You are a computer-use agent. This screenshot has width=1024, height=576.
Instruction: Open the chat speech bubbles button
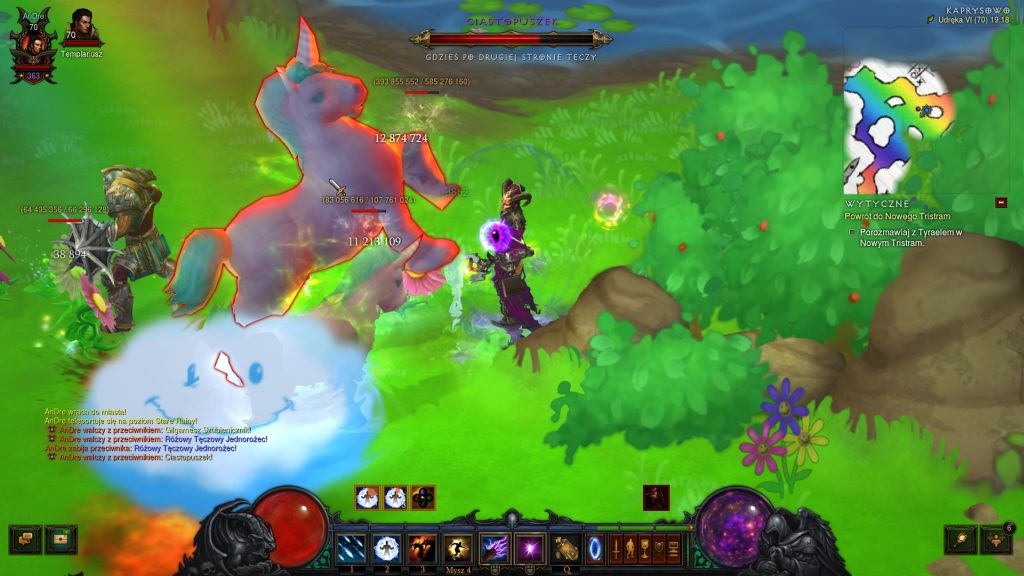coord(25,540)
